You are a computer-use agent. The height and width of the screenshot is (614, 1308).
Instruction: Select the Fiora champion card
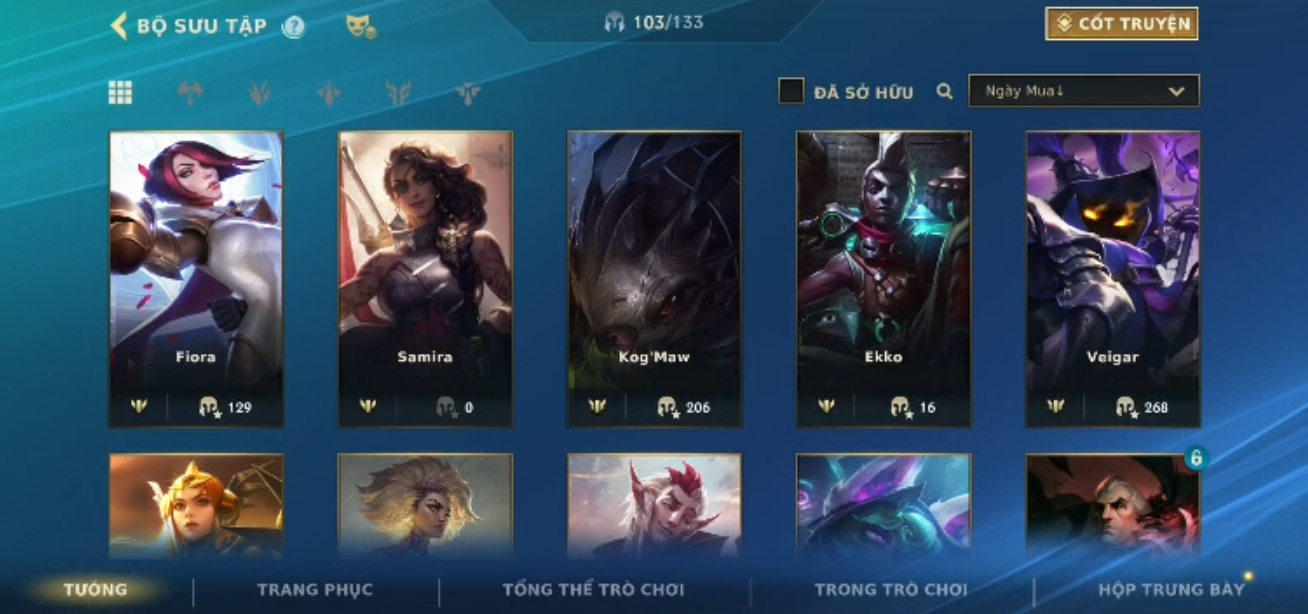196,278
